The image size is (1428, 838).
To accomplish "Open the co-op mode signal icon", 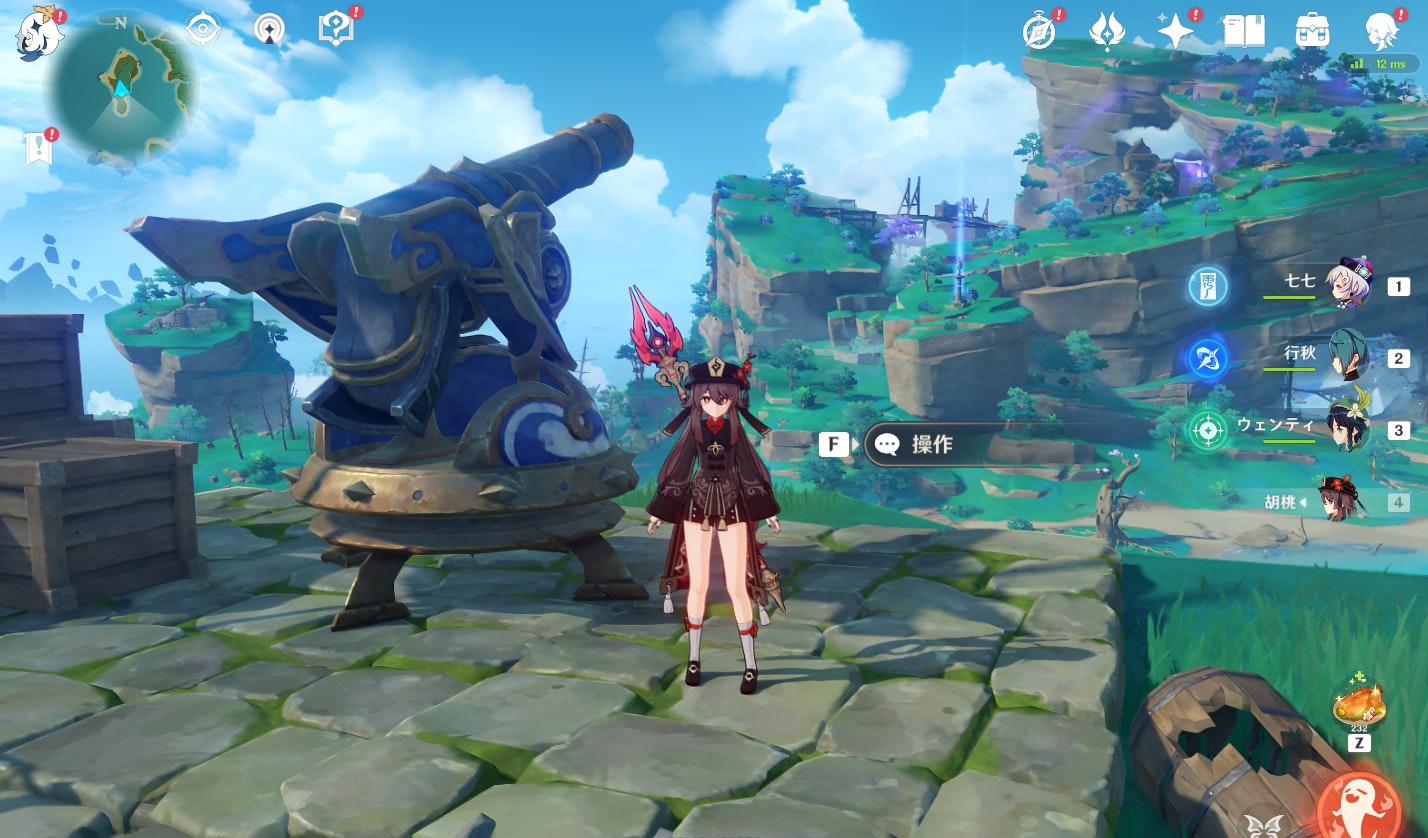I will click(x=269, y=29).
